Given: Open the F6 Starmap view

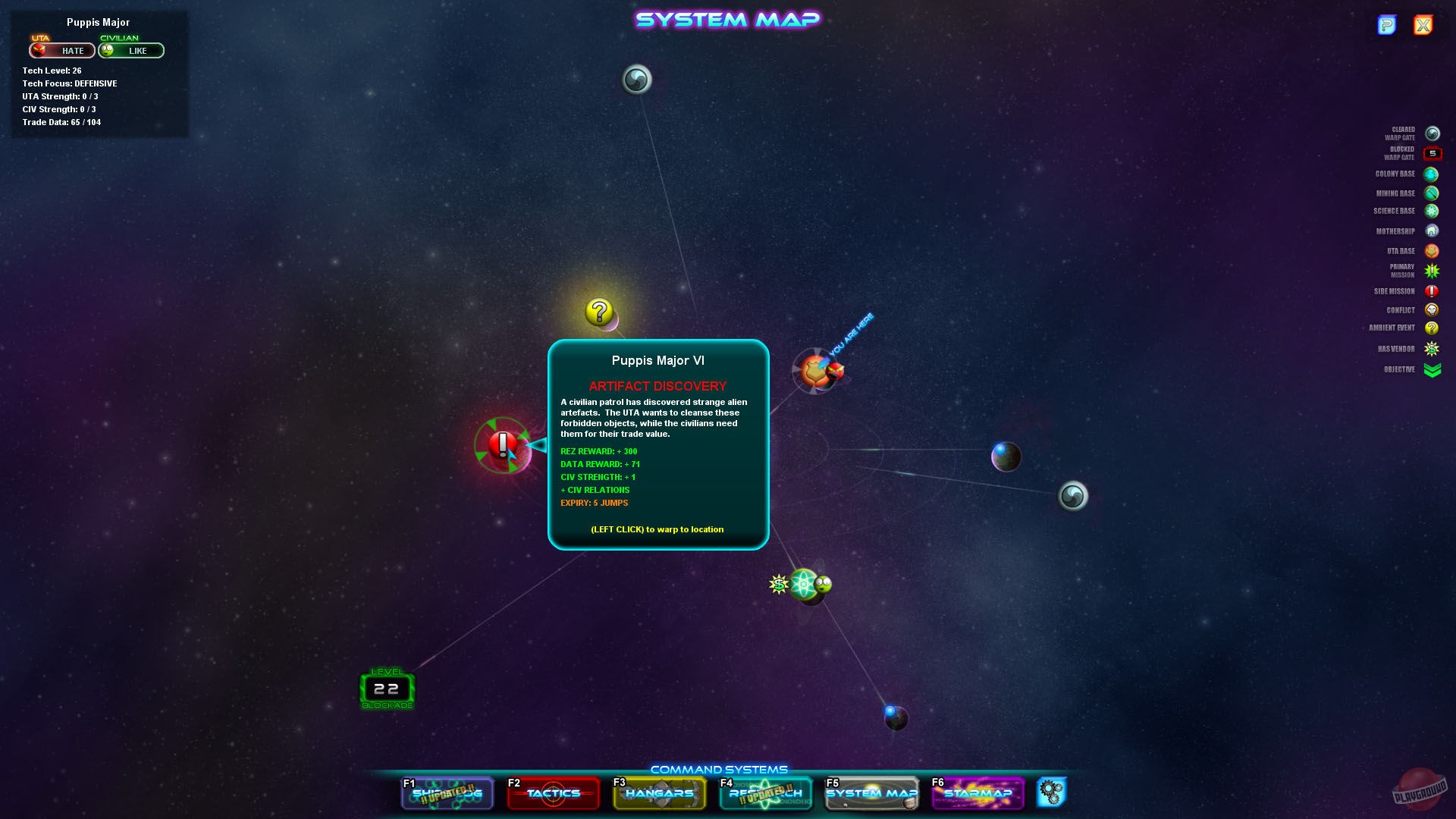Looking at the screenshot, I should (977, 793).
